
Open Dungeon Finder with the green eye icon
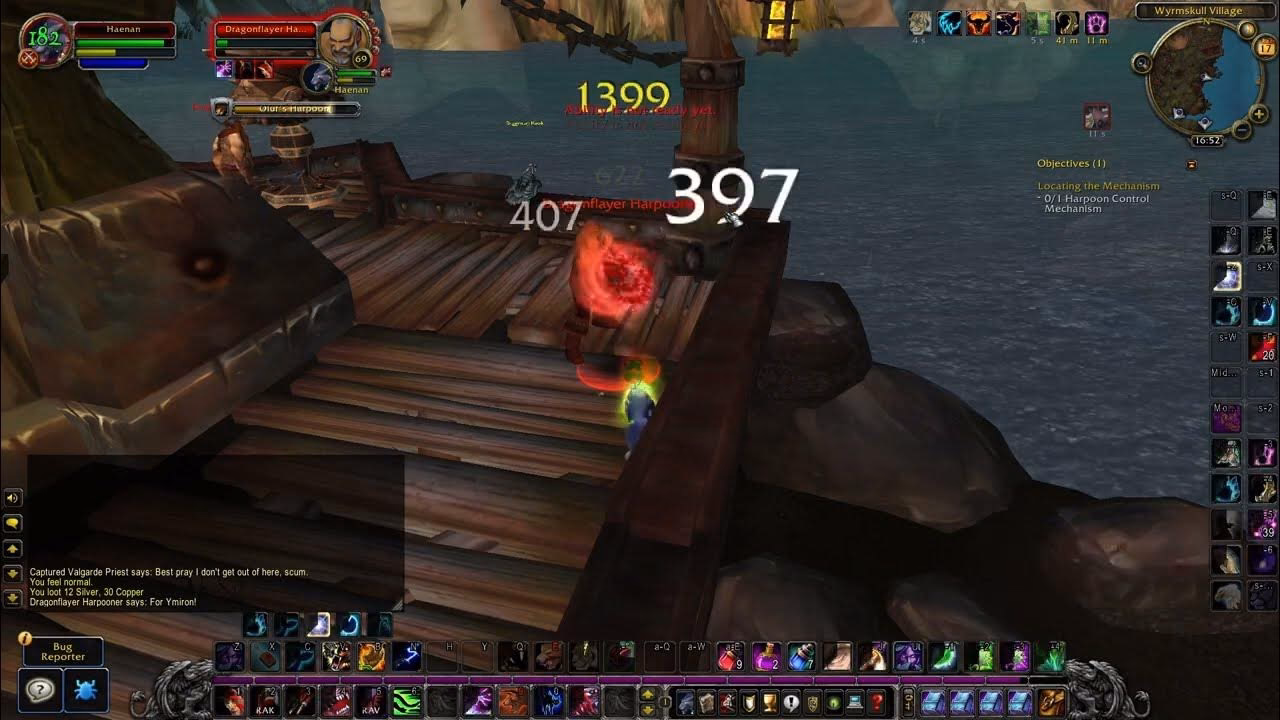point(833,701)
